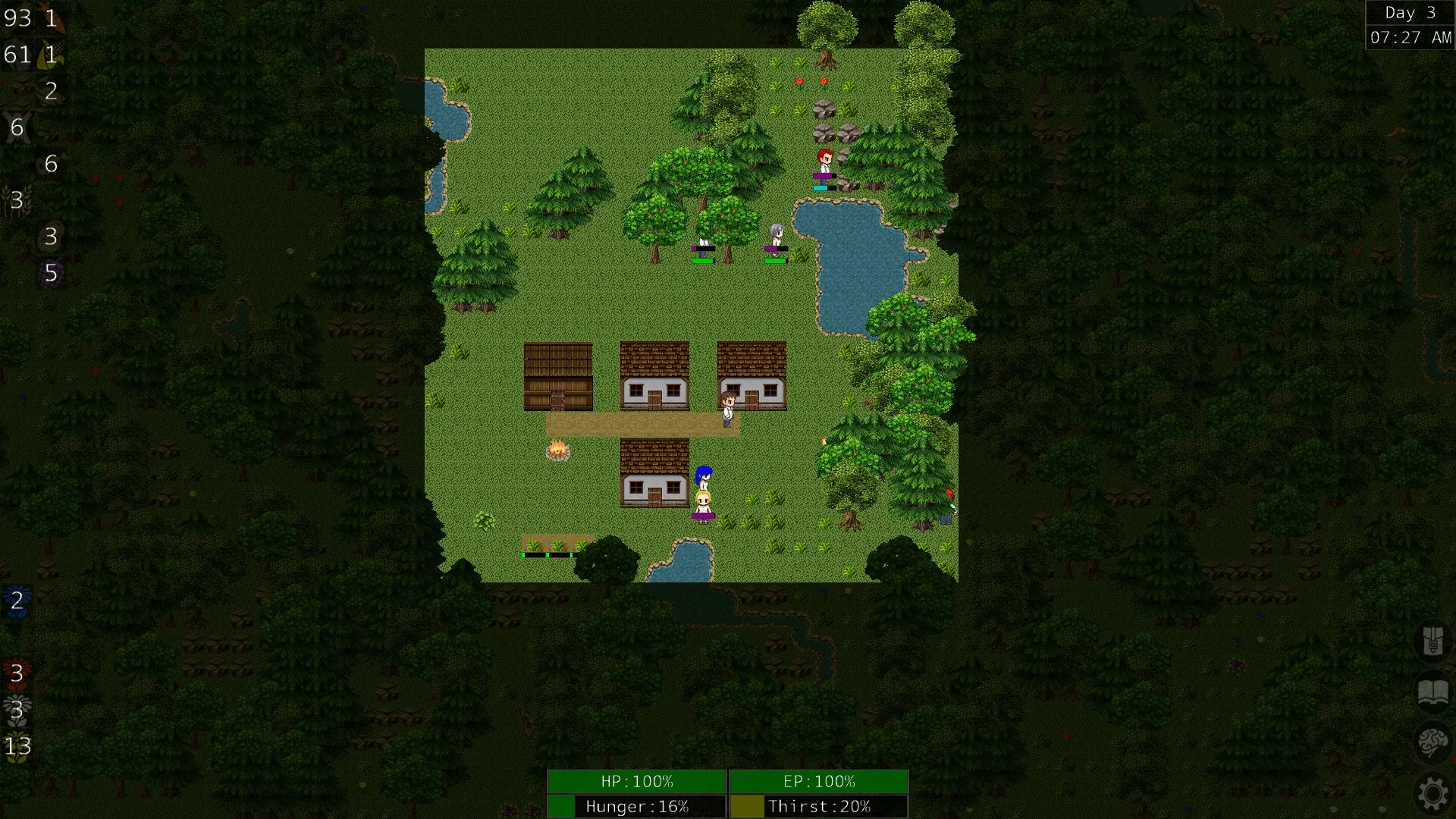Click the white flower resource icon

(17, 709)
